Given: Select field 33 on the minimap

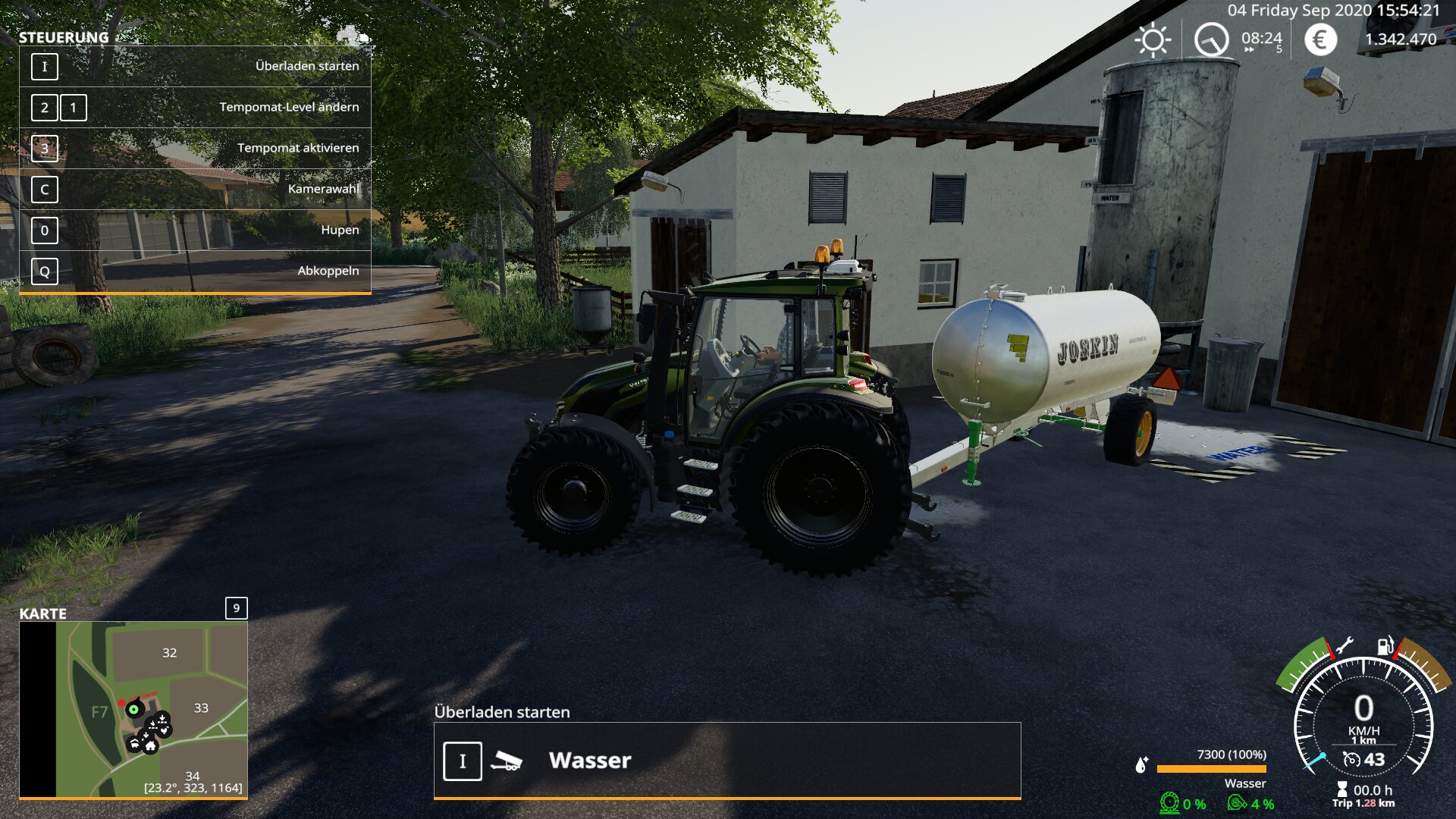Looking at the screenshot, I should (x=201, y=708).
